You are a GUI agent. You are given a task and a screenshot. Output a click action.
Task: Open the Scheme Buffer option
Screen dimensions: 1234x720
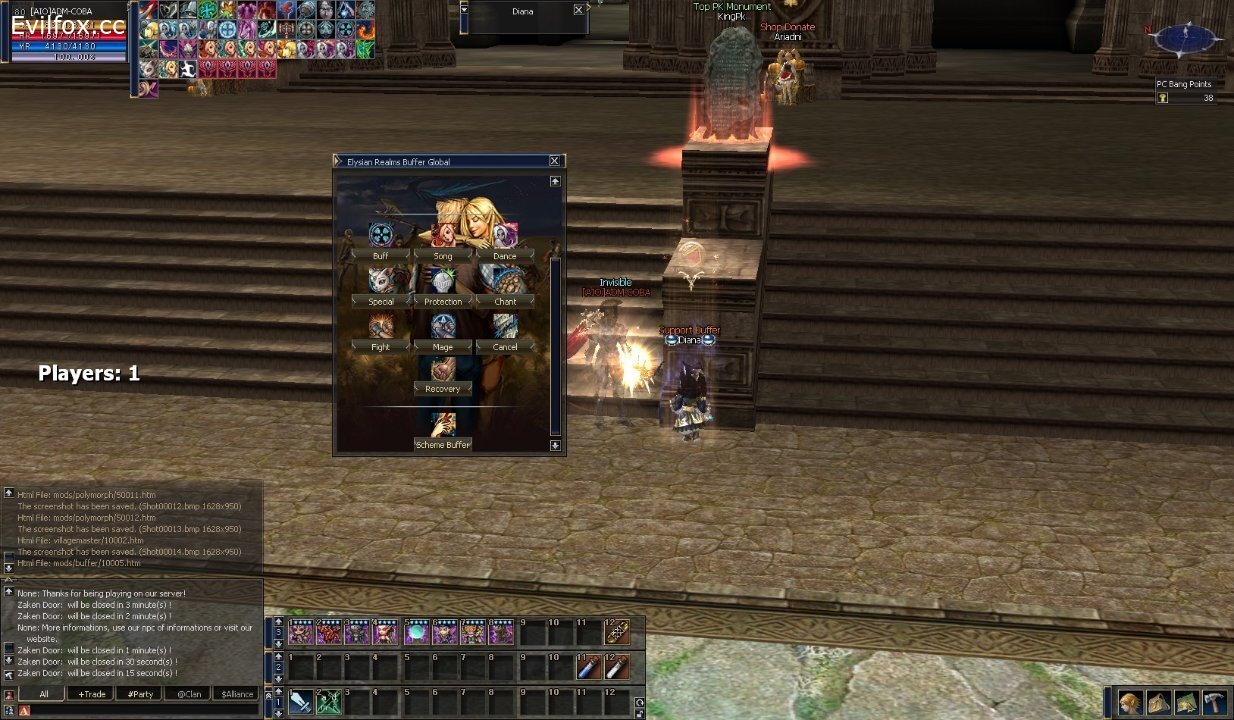point(443,445)
